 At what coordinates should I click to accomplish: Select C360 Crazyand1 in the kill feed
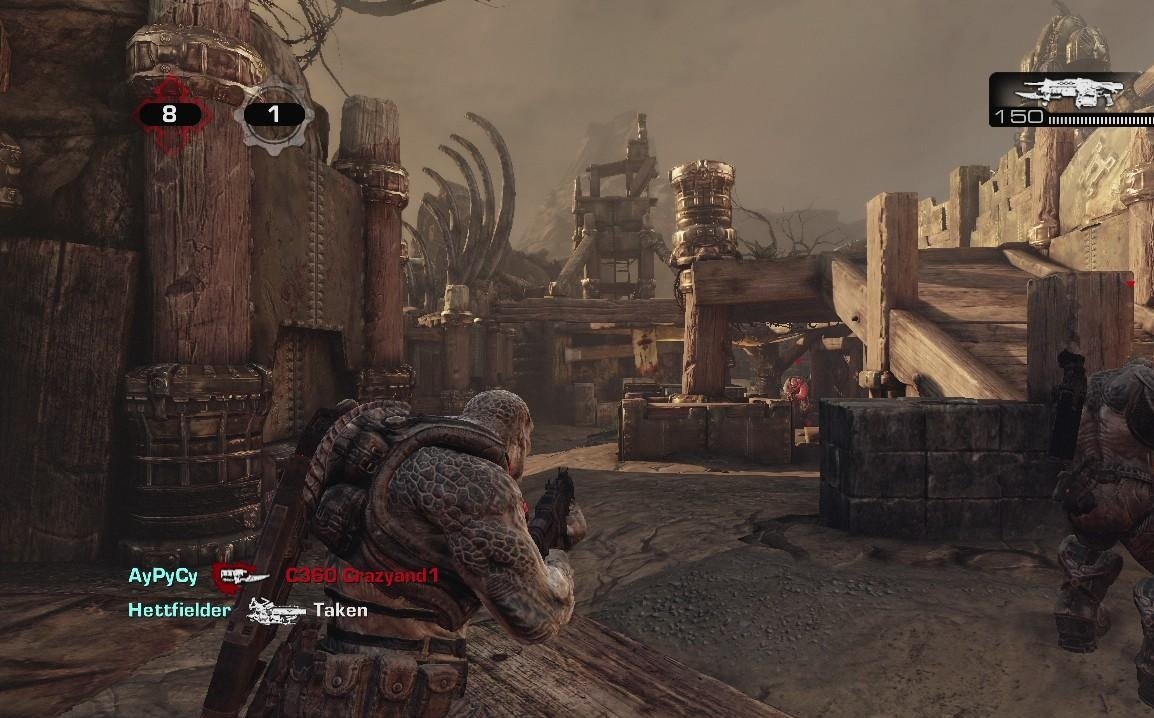tap(361, 576)
